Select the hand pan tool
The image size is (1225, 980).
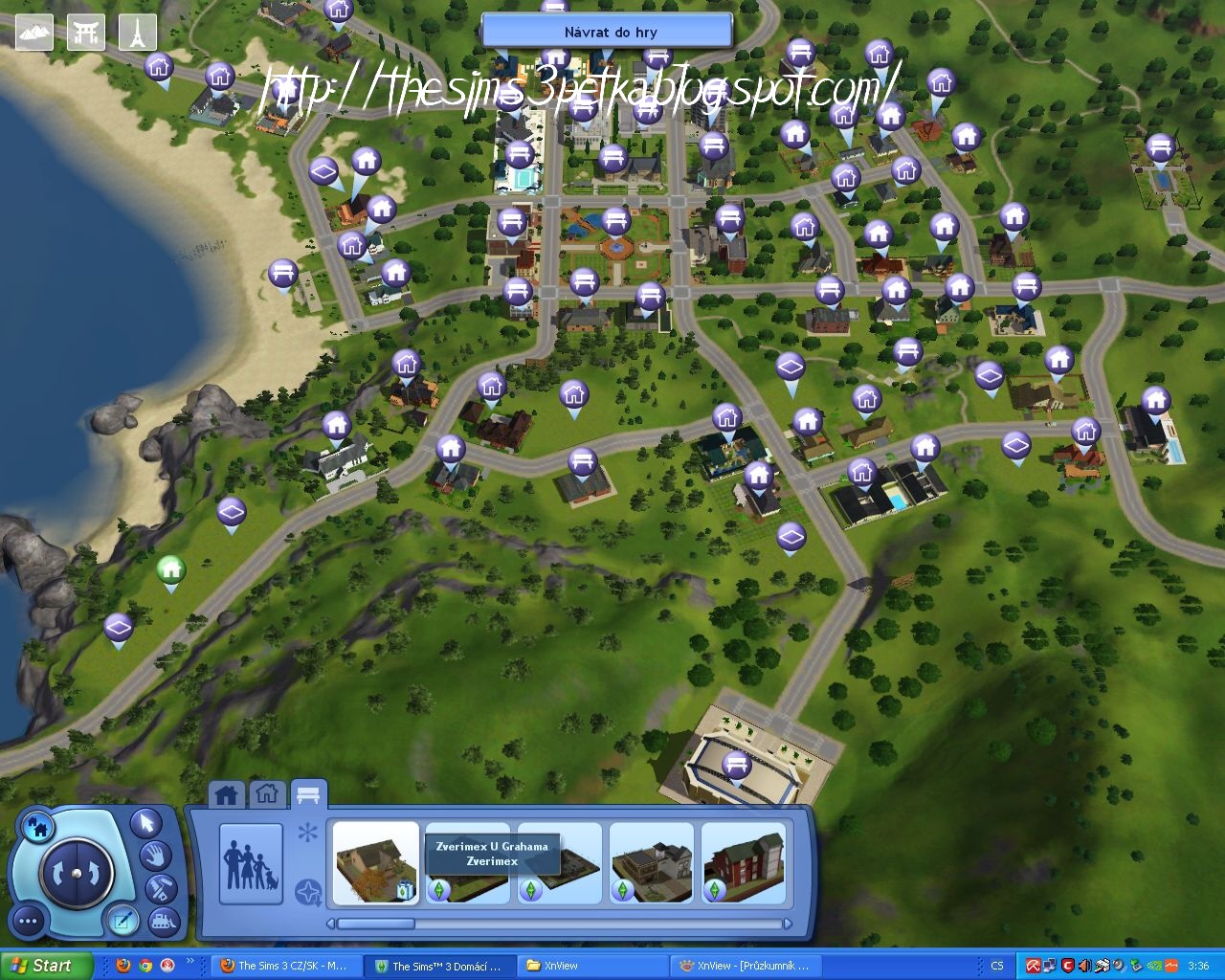[157, 856]
